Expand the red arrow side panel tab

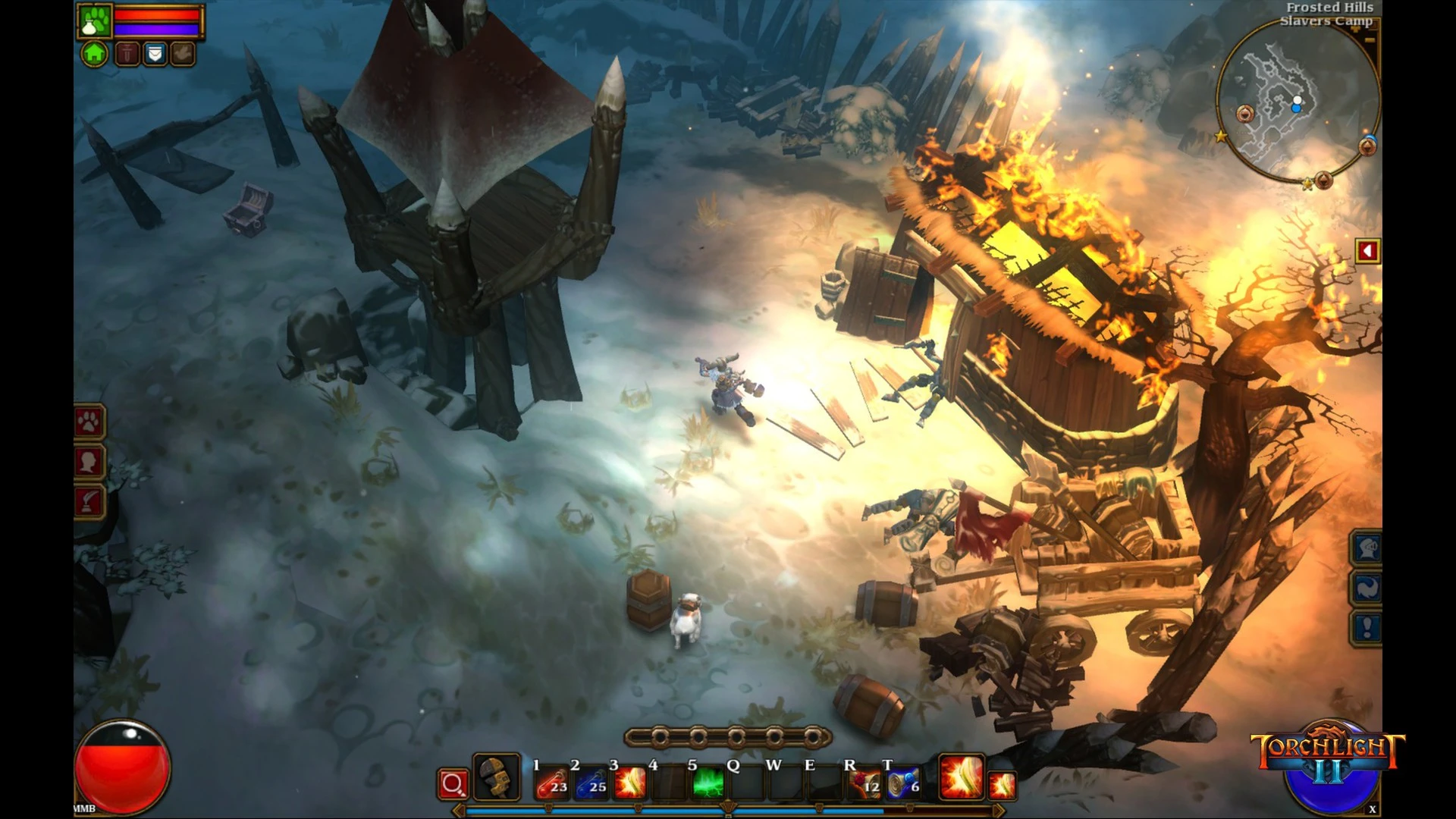[1367, 251]
